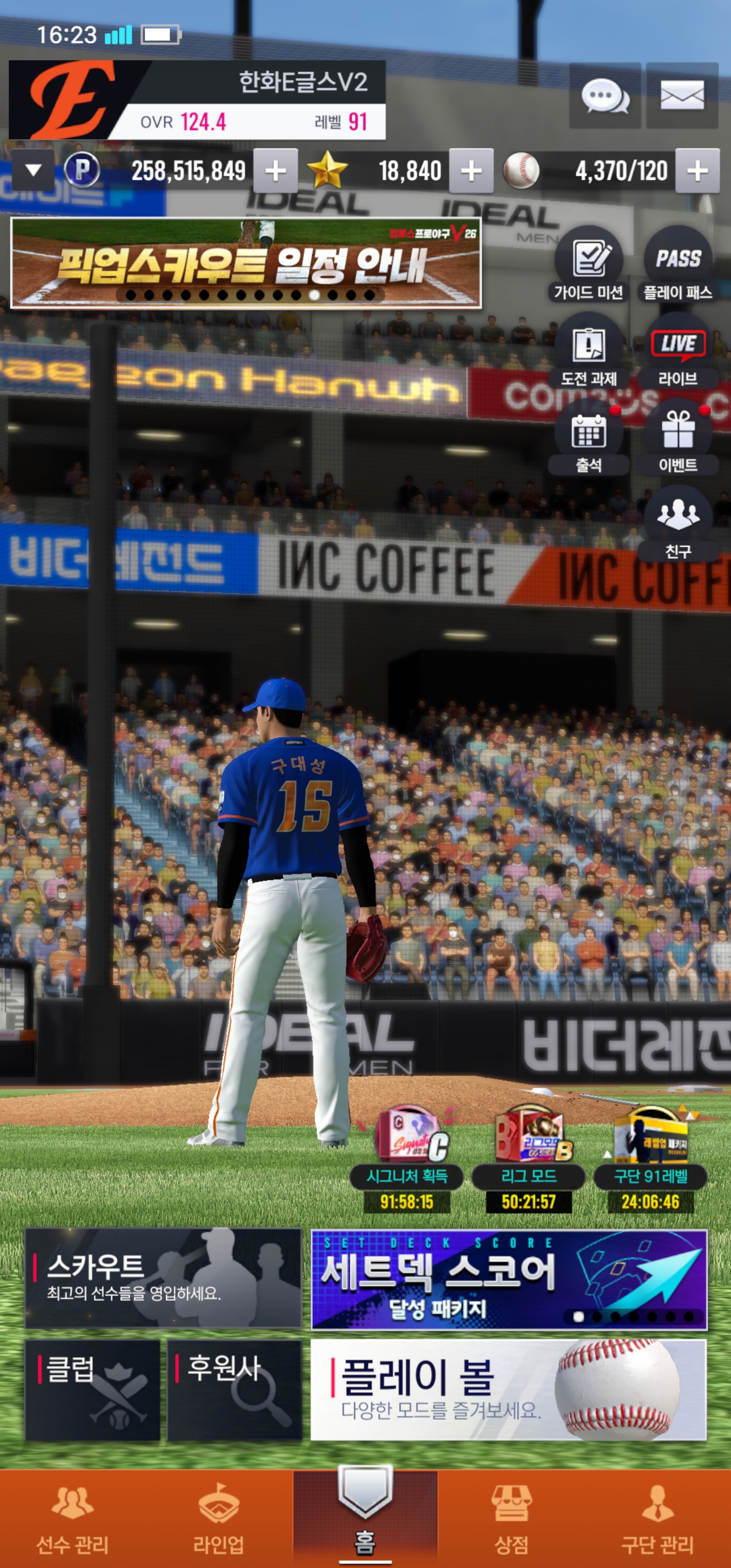This screenshot has height=1568, width=731.
Task: Add more P points with plus button
Action: coord(275,171)
